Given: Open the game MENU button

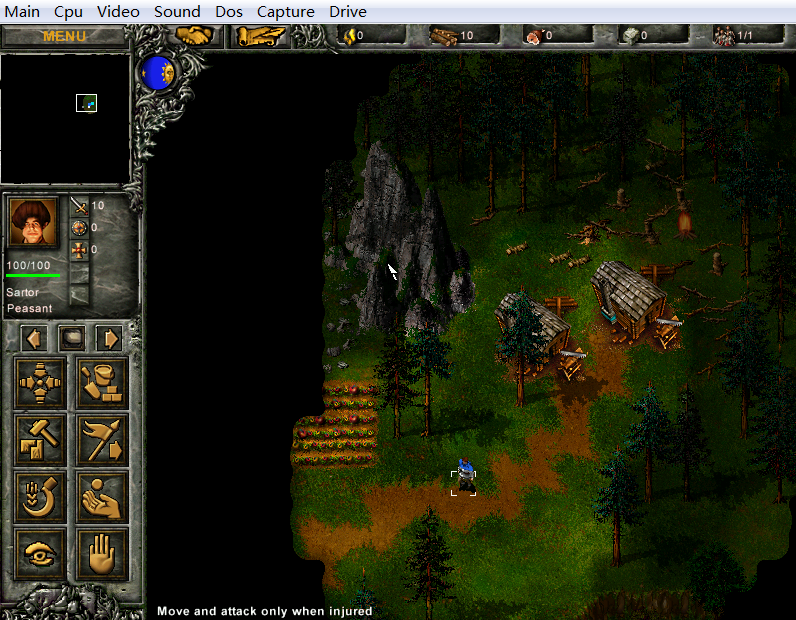Looking at the screenshot, I should pos(64,37).
